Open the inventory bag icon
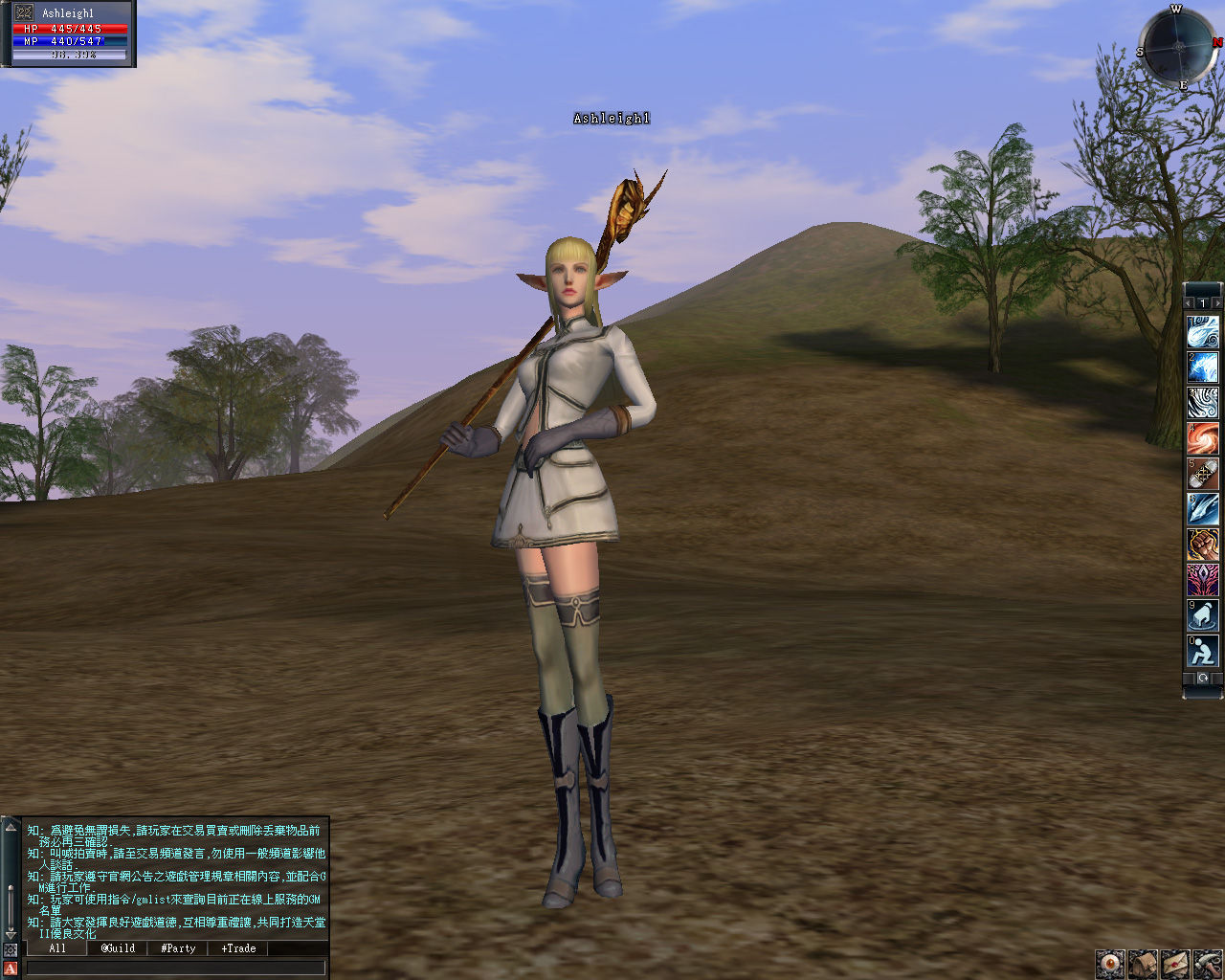 click(1143, 964)
